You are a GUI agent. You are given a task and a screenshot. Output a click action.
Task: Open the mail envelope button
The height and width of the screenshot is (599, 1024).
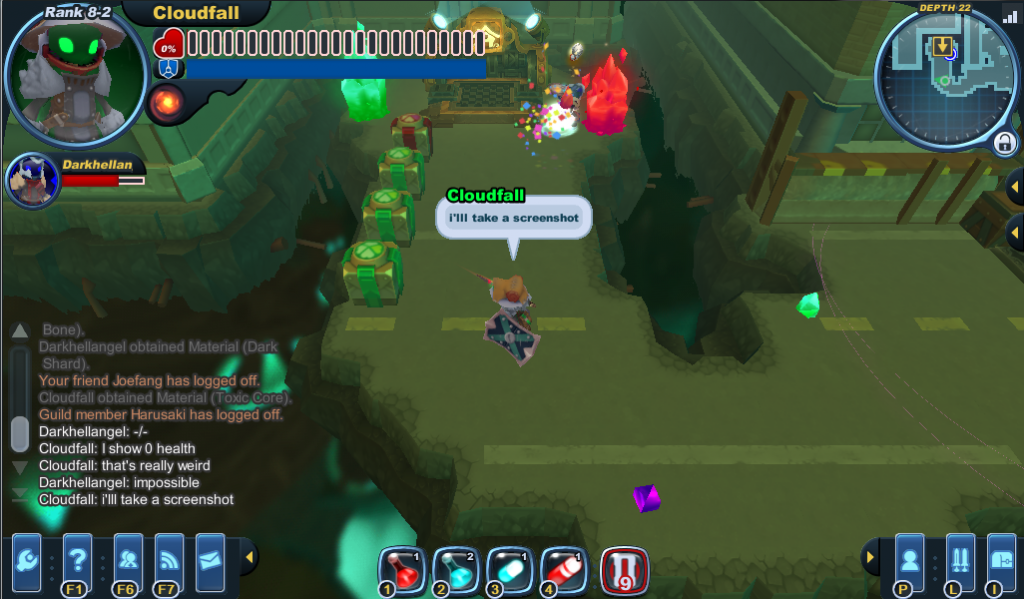(x=210, y=557)
